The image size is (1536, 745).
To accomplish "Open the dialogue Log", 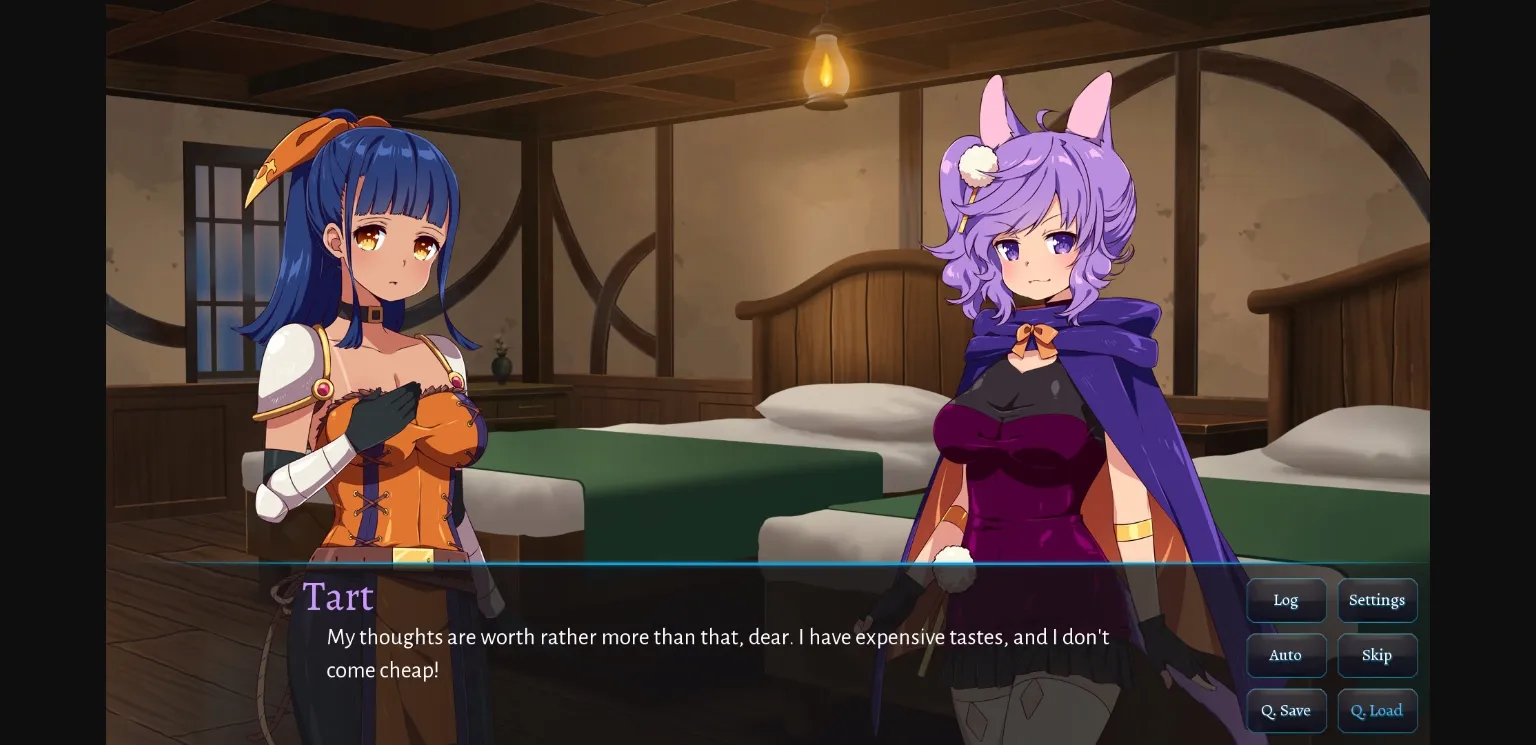I will (x=1286, y=600).
